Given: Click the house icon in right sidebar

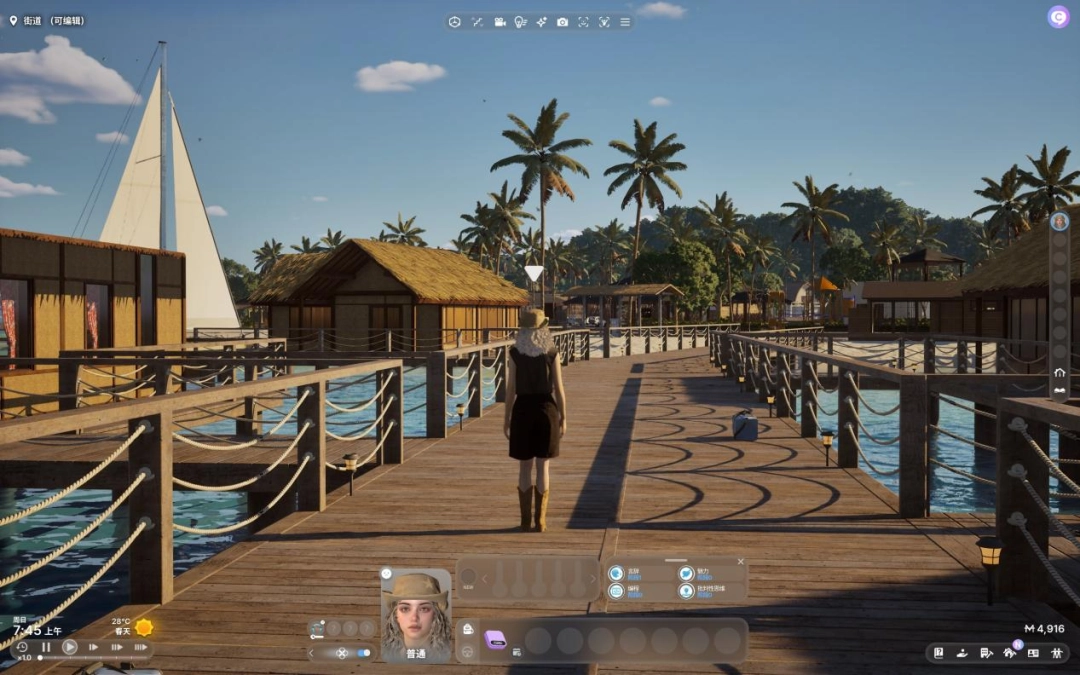Looking at the screenshot, I should pos(1059,373).
